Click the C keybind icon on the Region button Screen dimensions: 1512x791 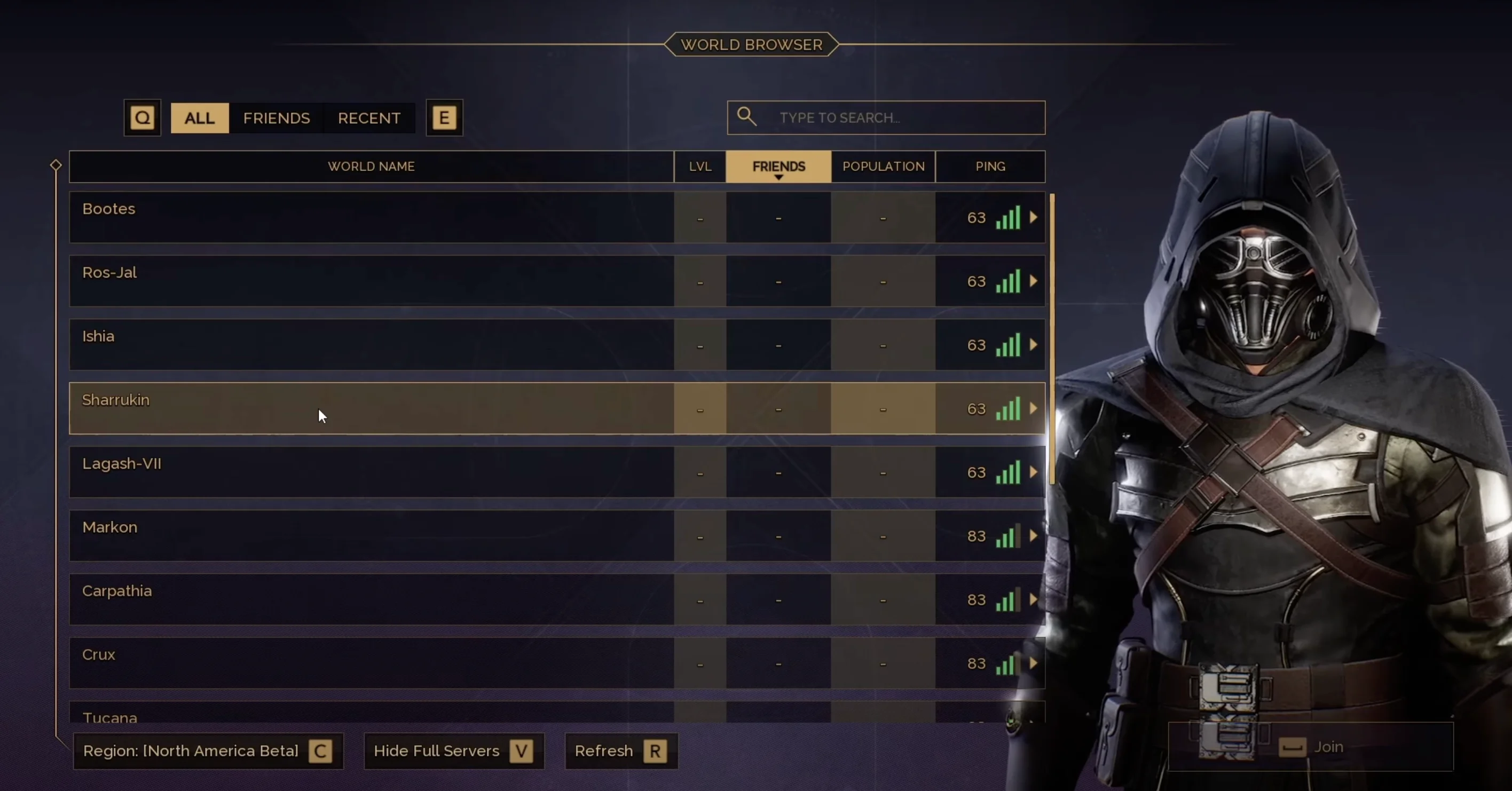point(320,751)
